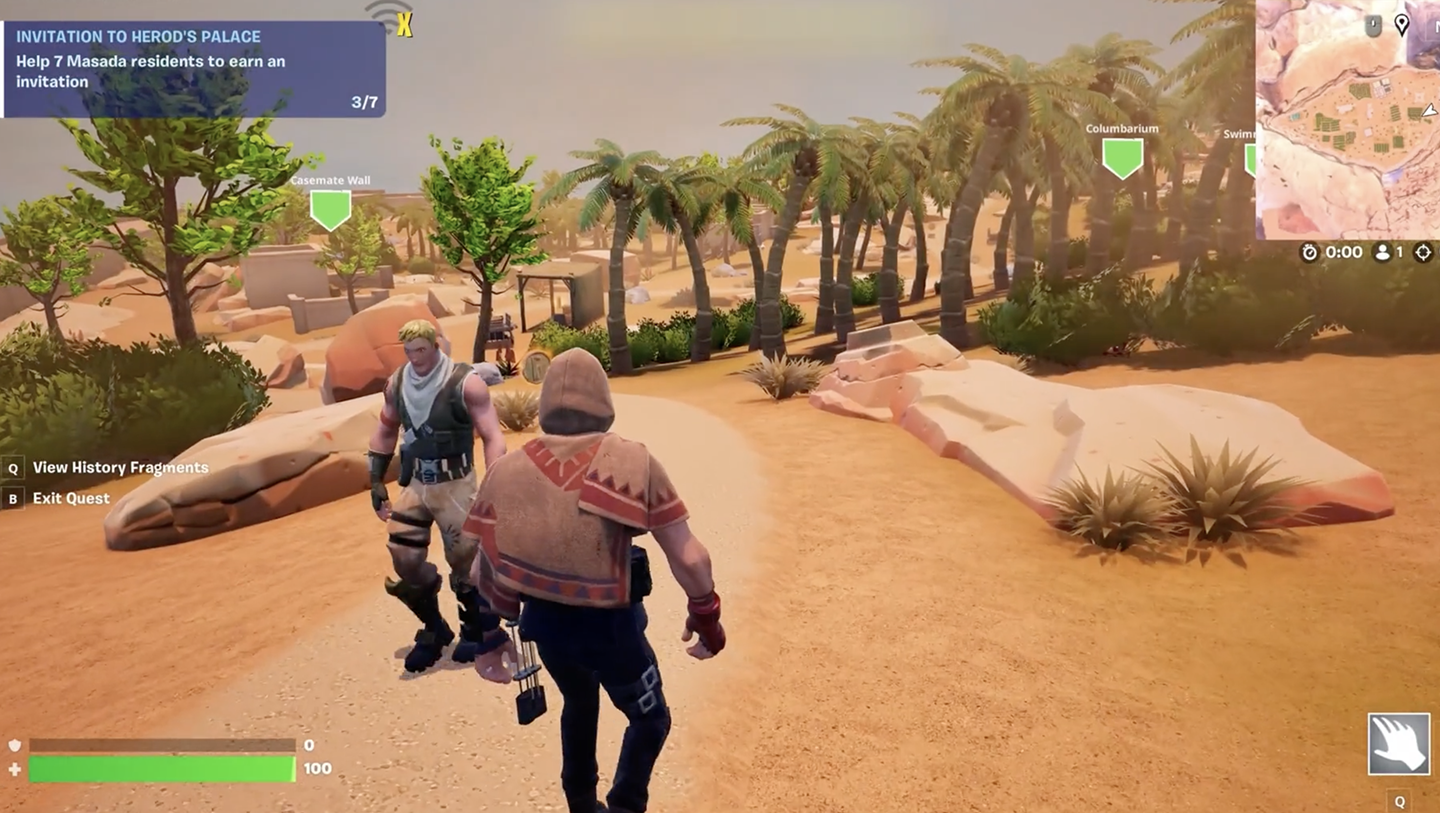This screenshot has width=1440, height=813.
Task: Select the Columbarium location marker
Action: click(1122, 157)
